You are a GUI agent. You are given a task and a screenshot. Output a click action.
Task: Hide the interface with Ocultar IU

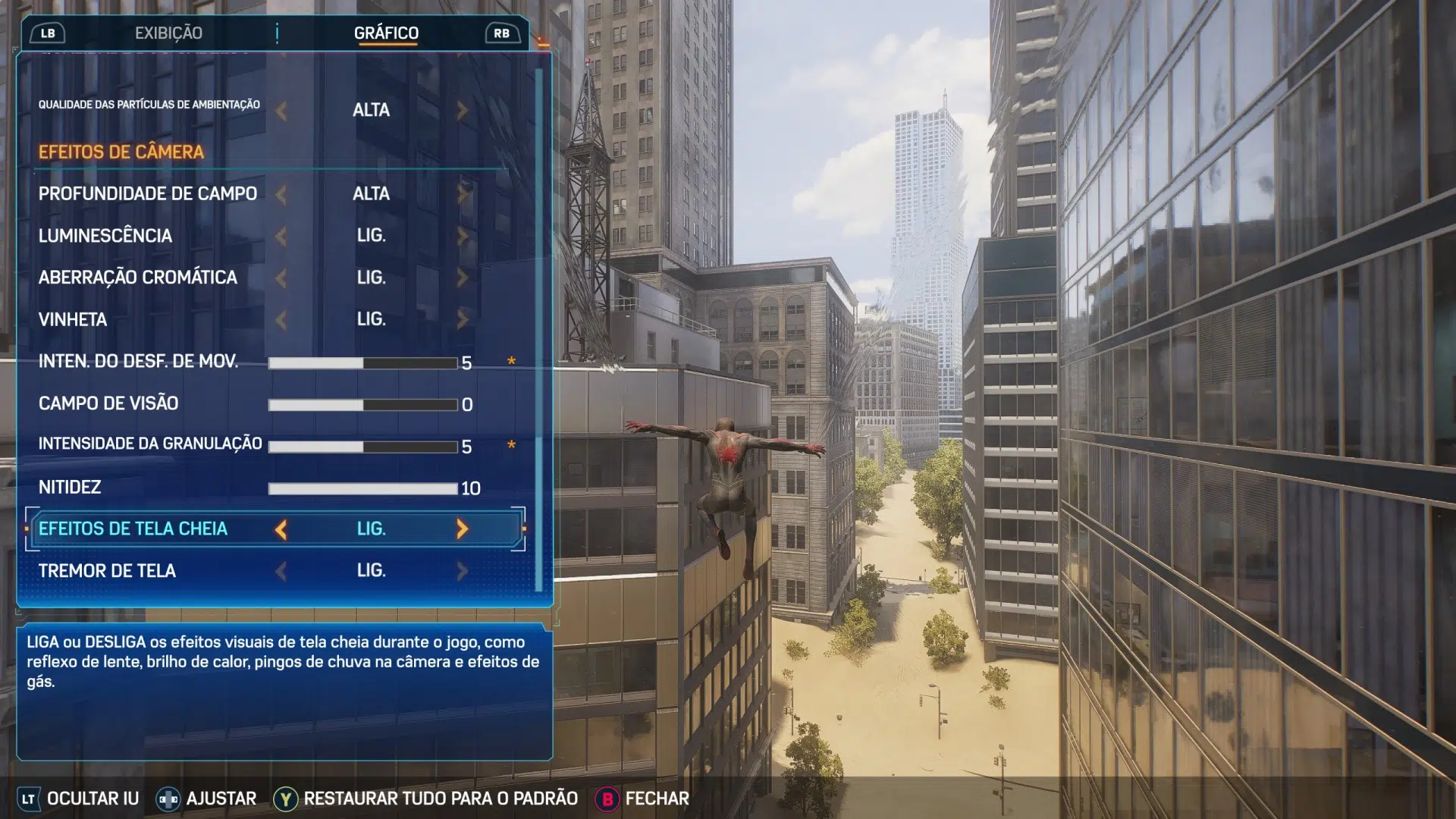tap(93, 799)
